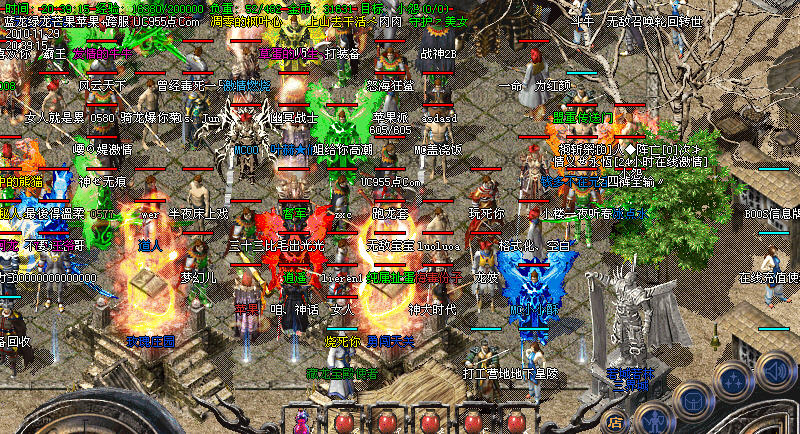The image size is (800, 434).
Task: Open the skills button with sparkle stars
Action: coord(735,381)
